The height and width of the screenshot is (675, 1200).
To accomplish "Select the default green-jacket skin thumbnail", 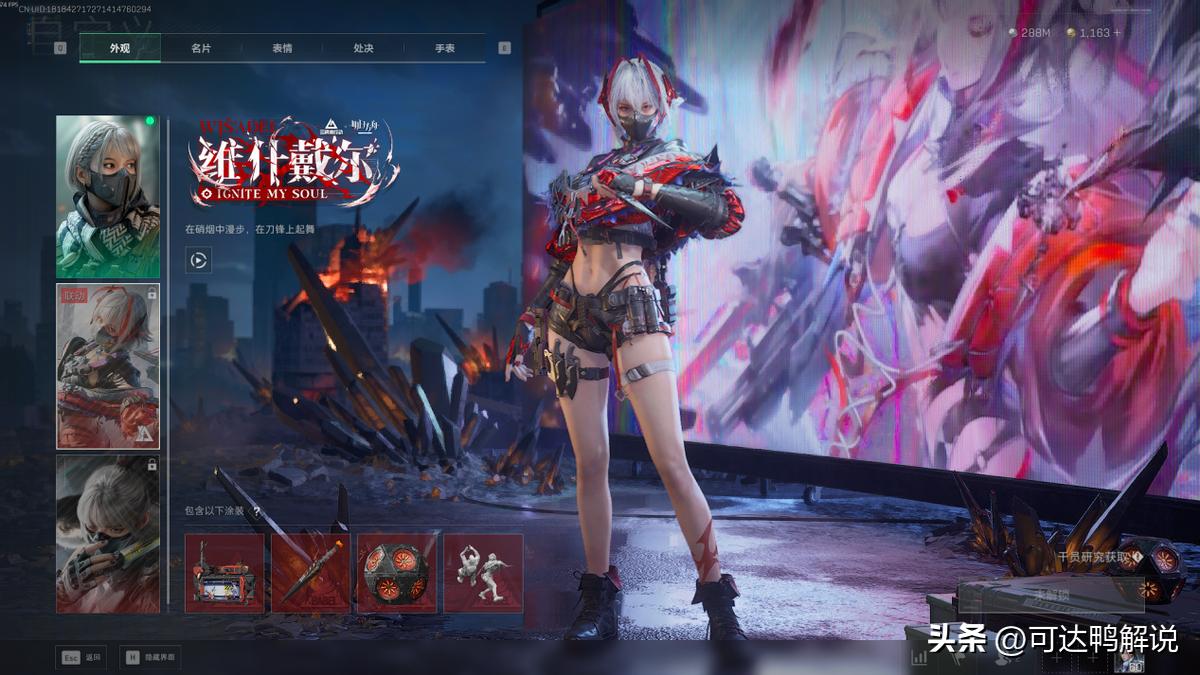I will (108, 197).
